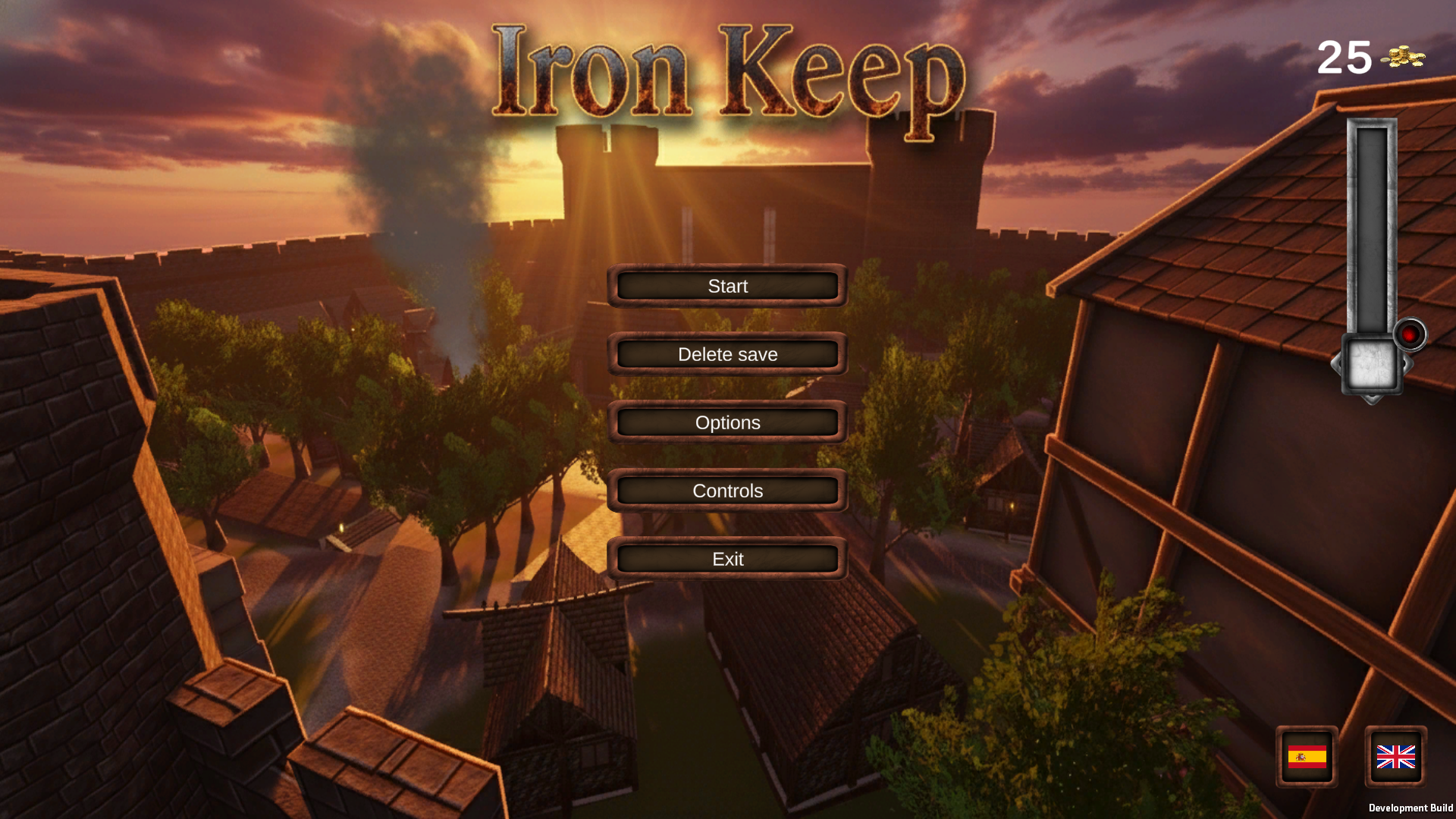The image size is (1456, 819).
Task: Switch the game language to English
Action: tap(1395, 758)
